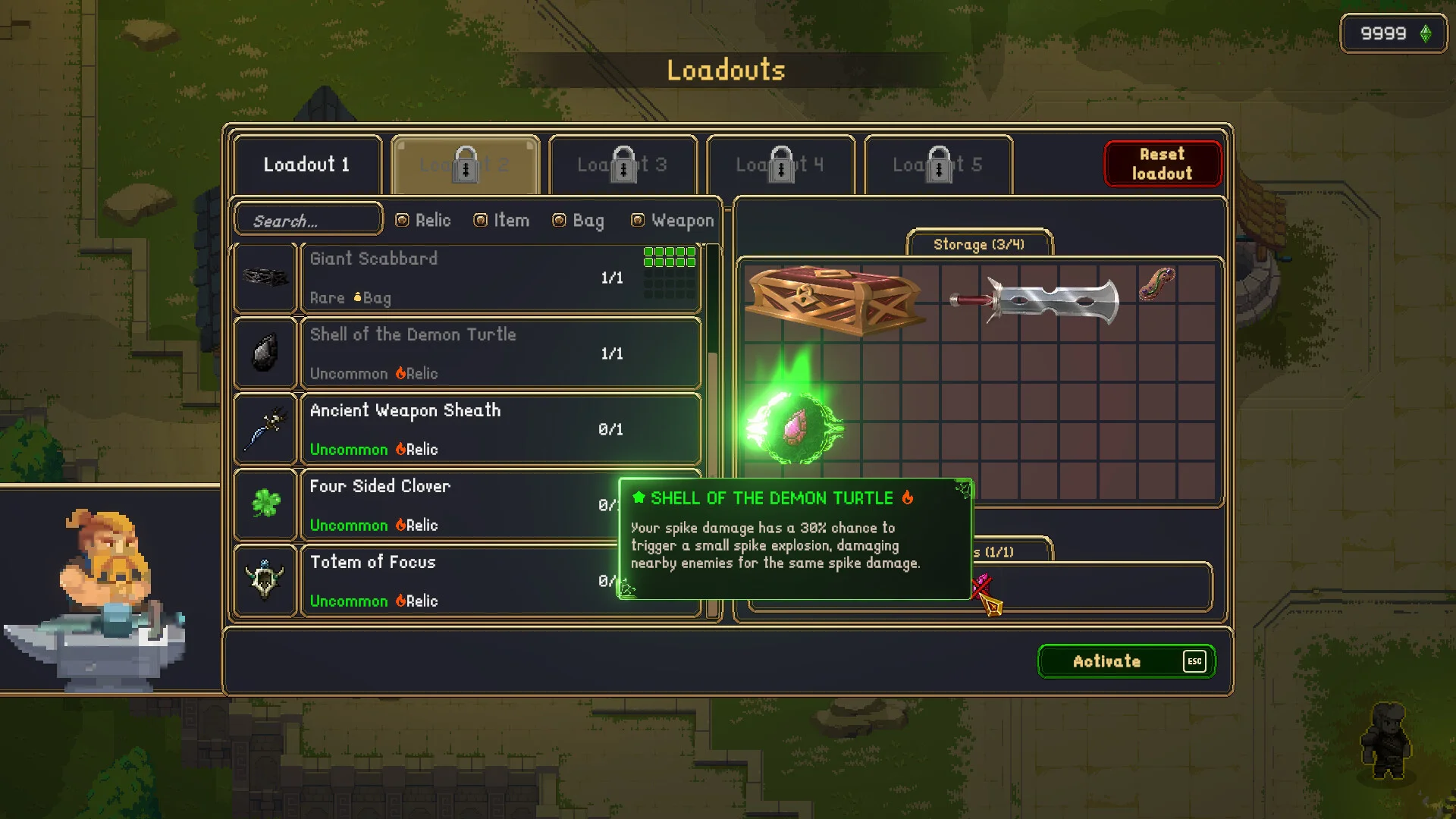Choose Shell of the Demon Turtle in list
The image size is (1456, 819).
[500, 353]
